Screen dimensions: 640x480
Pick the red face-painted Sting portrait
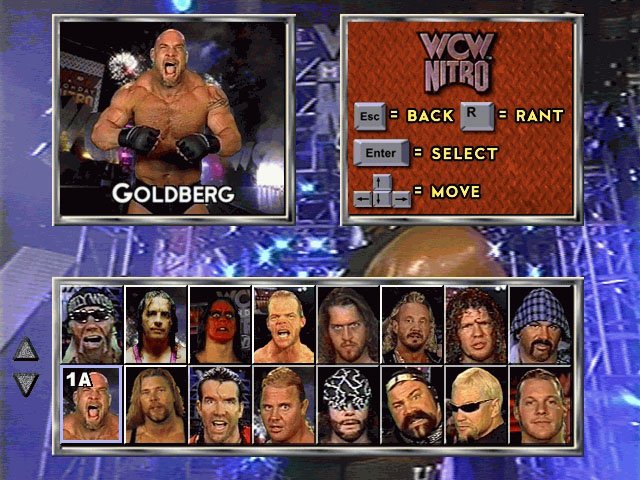220,325
